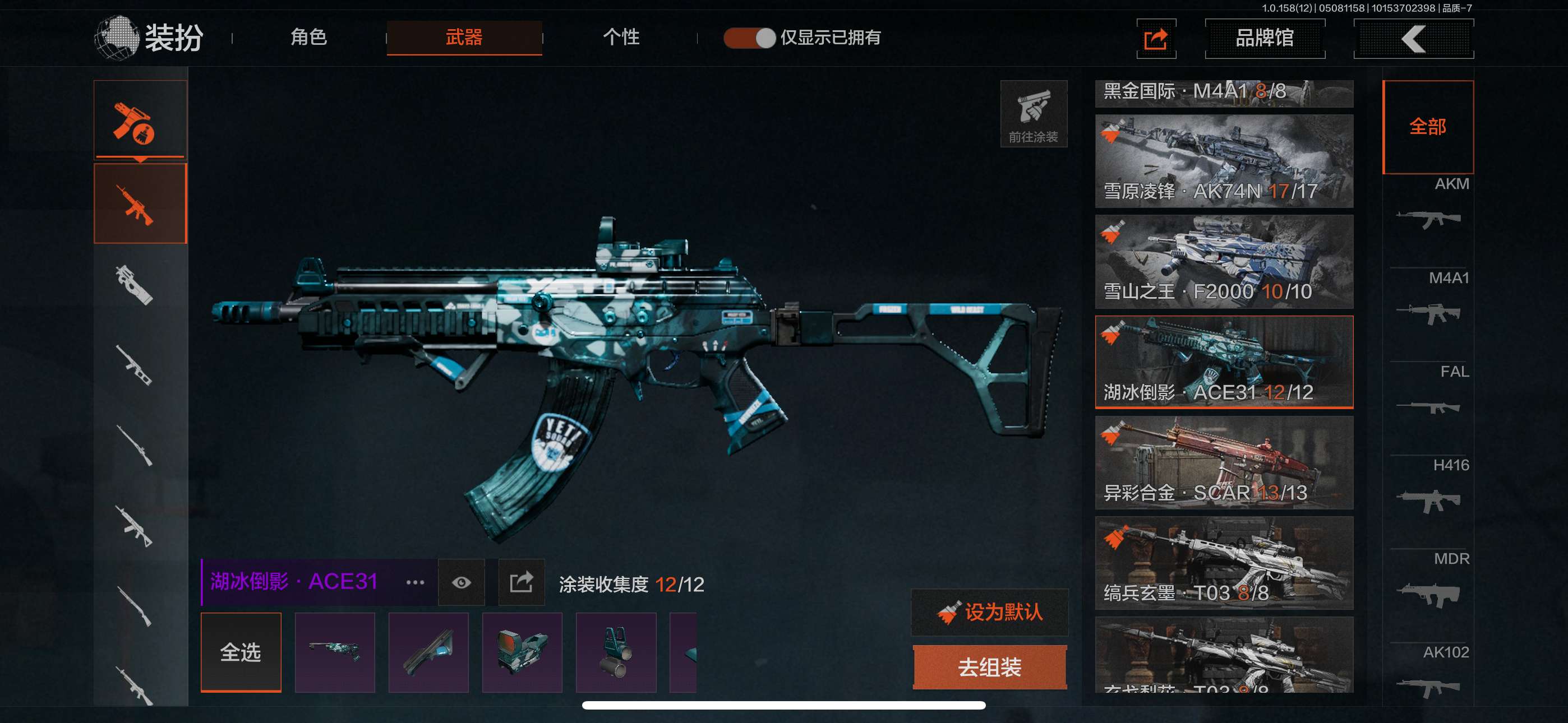1568x723 pixels.
Task: Toggle 仅显示已拥有 filter switch
Action: (749, 38)
